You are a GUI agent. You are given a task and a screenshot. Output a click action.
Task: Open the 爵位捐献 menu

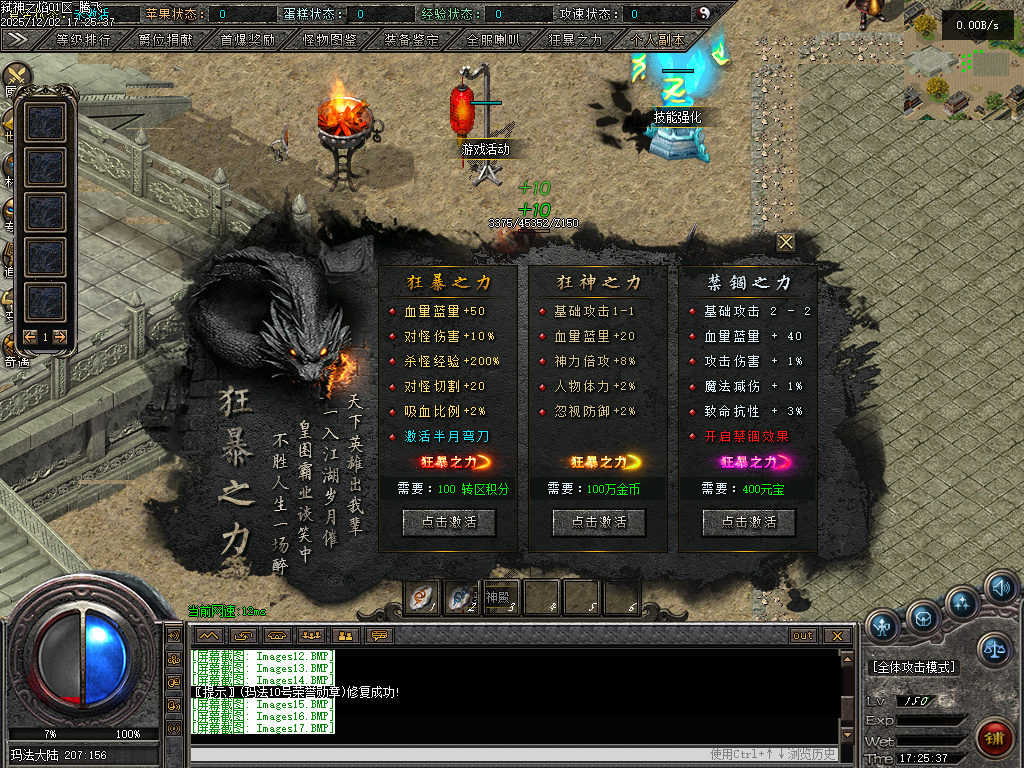pyautogui.click(x=165, y=40)
